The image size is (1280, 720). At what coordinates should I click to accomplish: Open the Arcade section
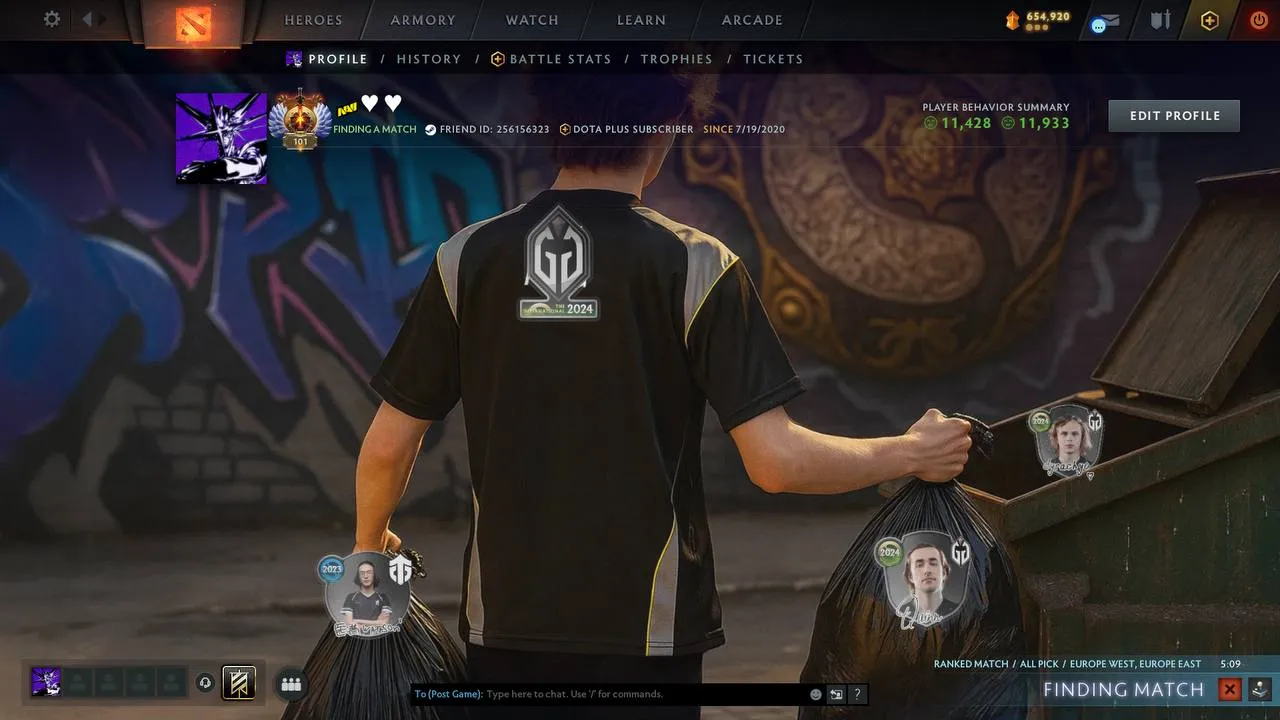point(752,20)
